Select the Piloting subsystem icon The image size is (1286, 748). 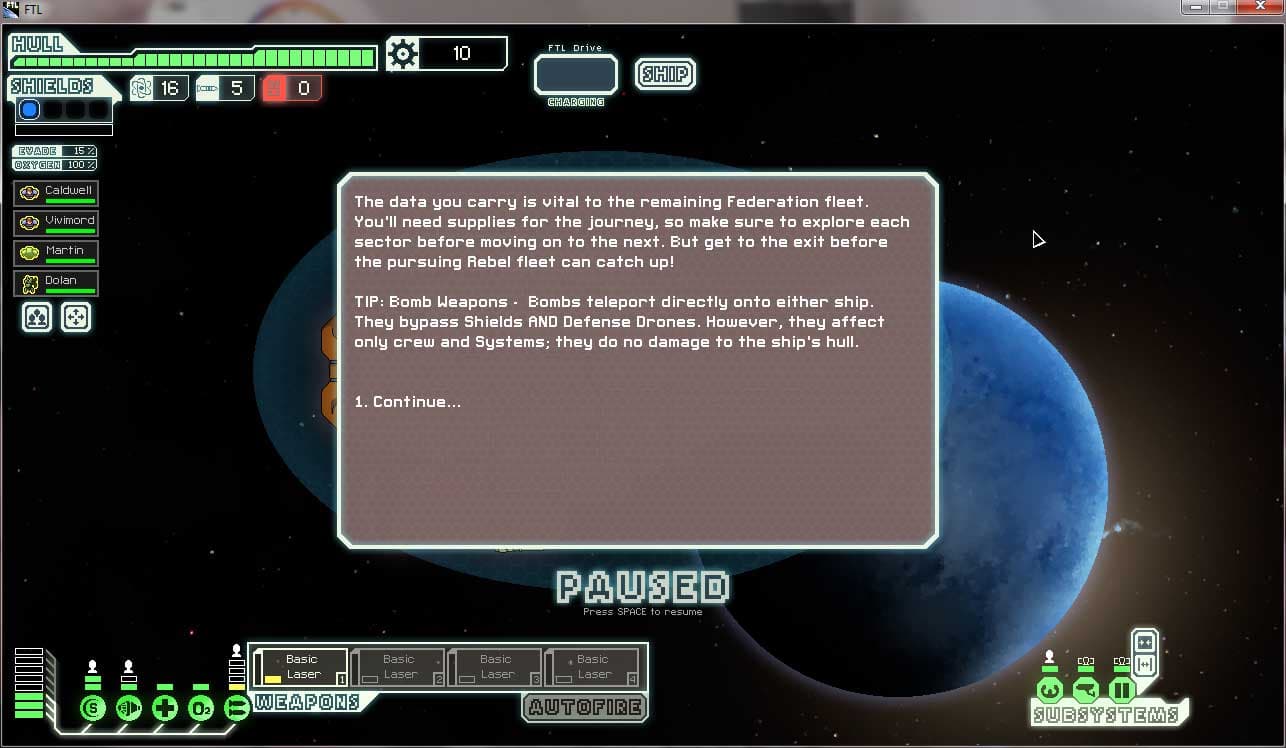(x=1049, y=690)
